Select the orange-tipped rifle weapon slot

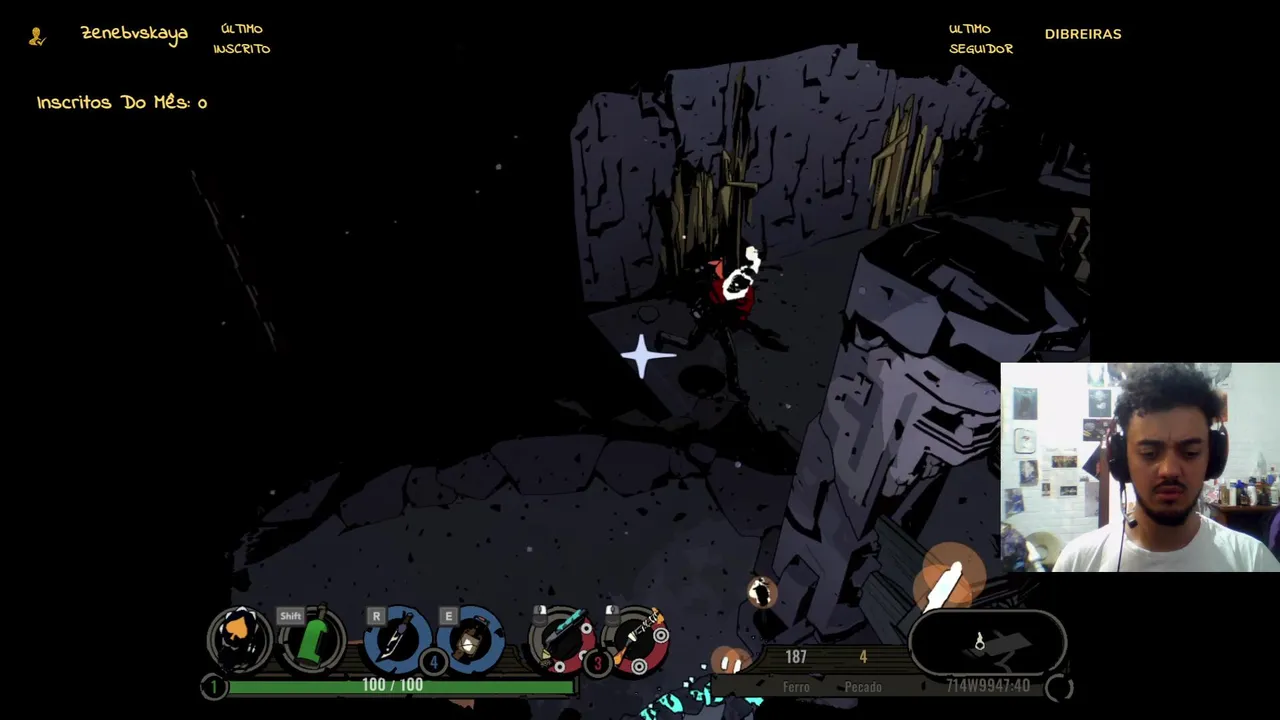pyautogui.click(x=637, y=638)
